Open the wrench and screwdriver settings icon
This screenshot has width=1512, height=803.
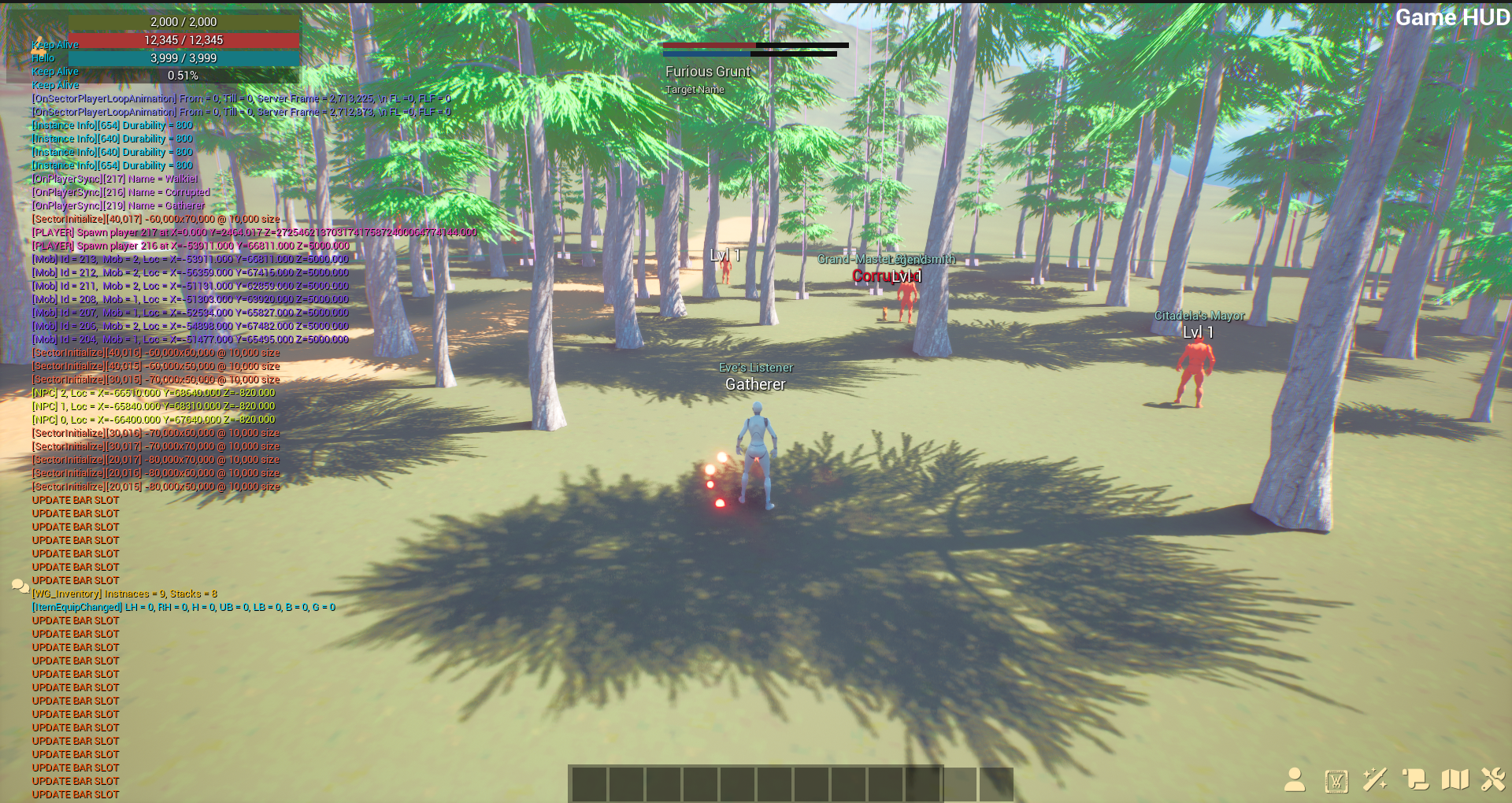pyautogui.click(x=1493, y=779)
